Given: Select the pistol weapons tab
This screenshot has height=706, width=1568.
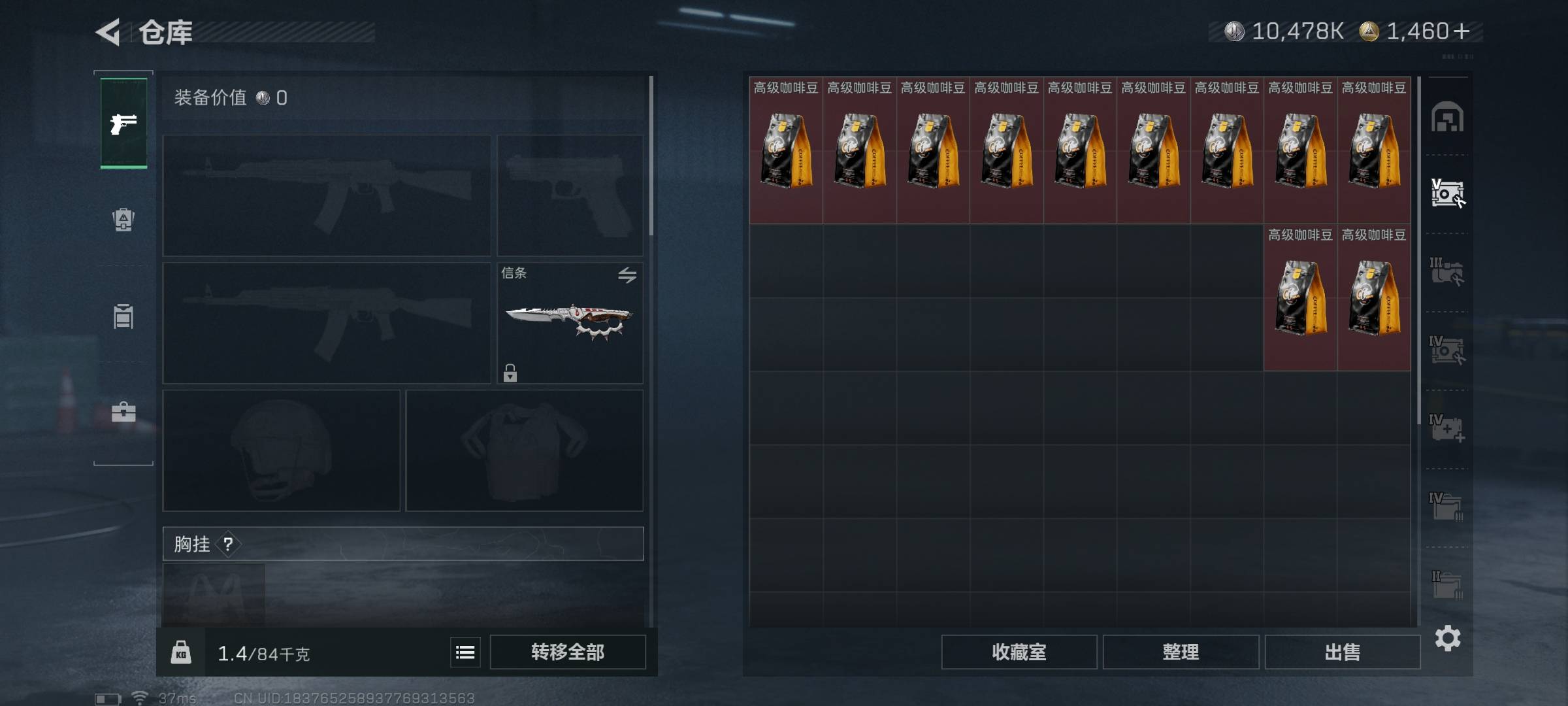Looking at the screenshot, I should (x=123, y=124).
